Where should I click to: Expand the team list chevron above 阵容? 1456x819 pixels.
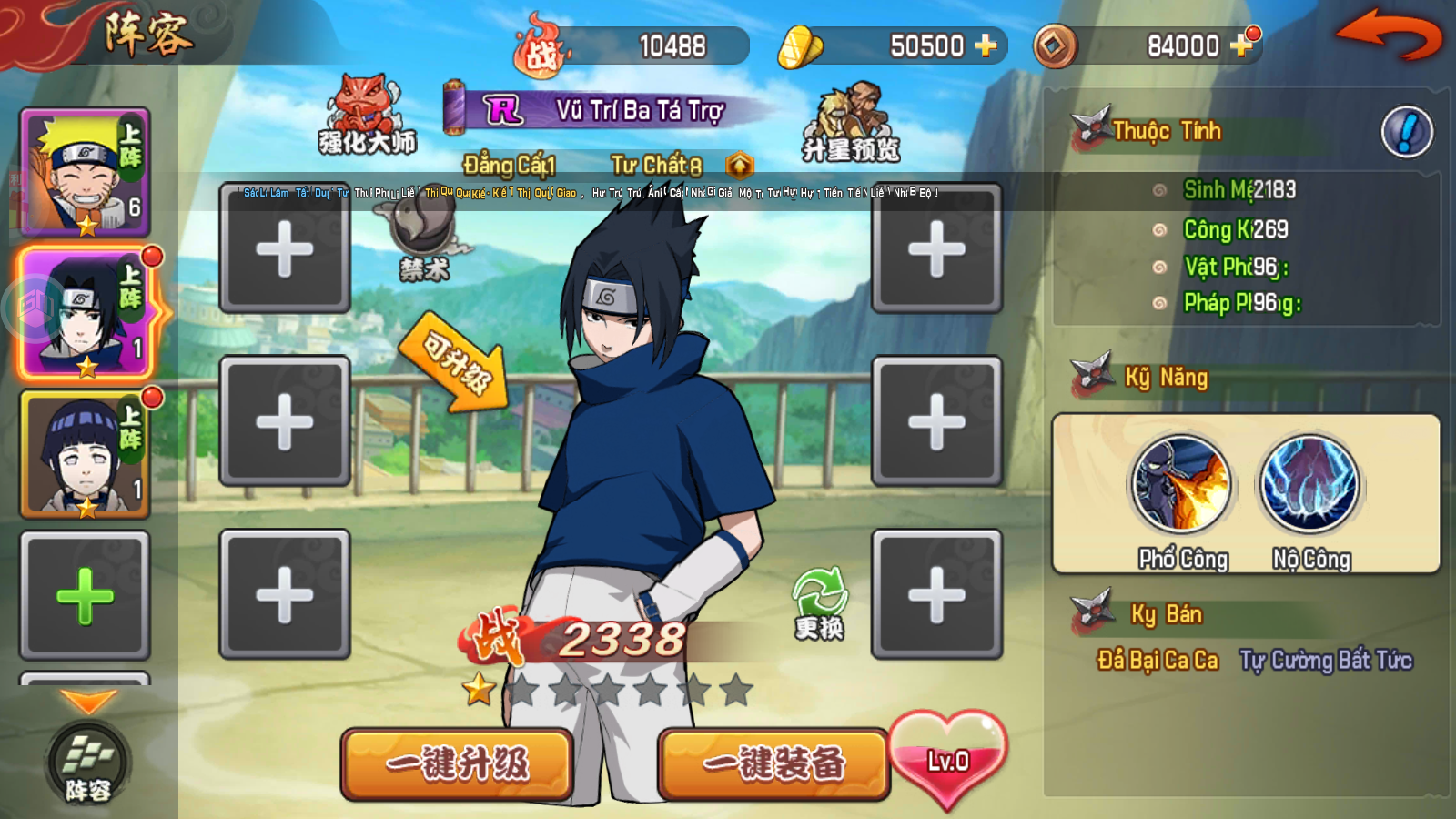[x=86, y=701]
